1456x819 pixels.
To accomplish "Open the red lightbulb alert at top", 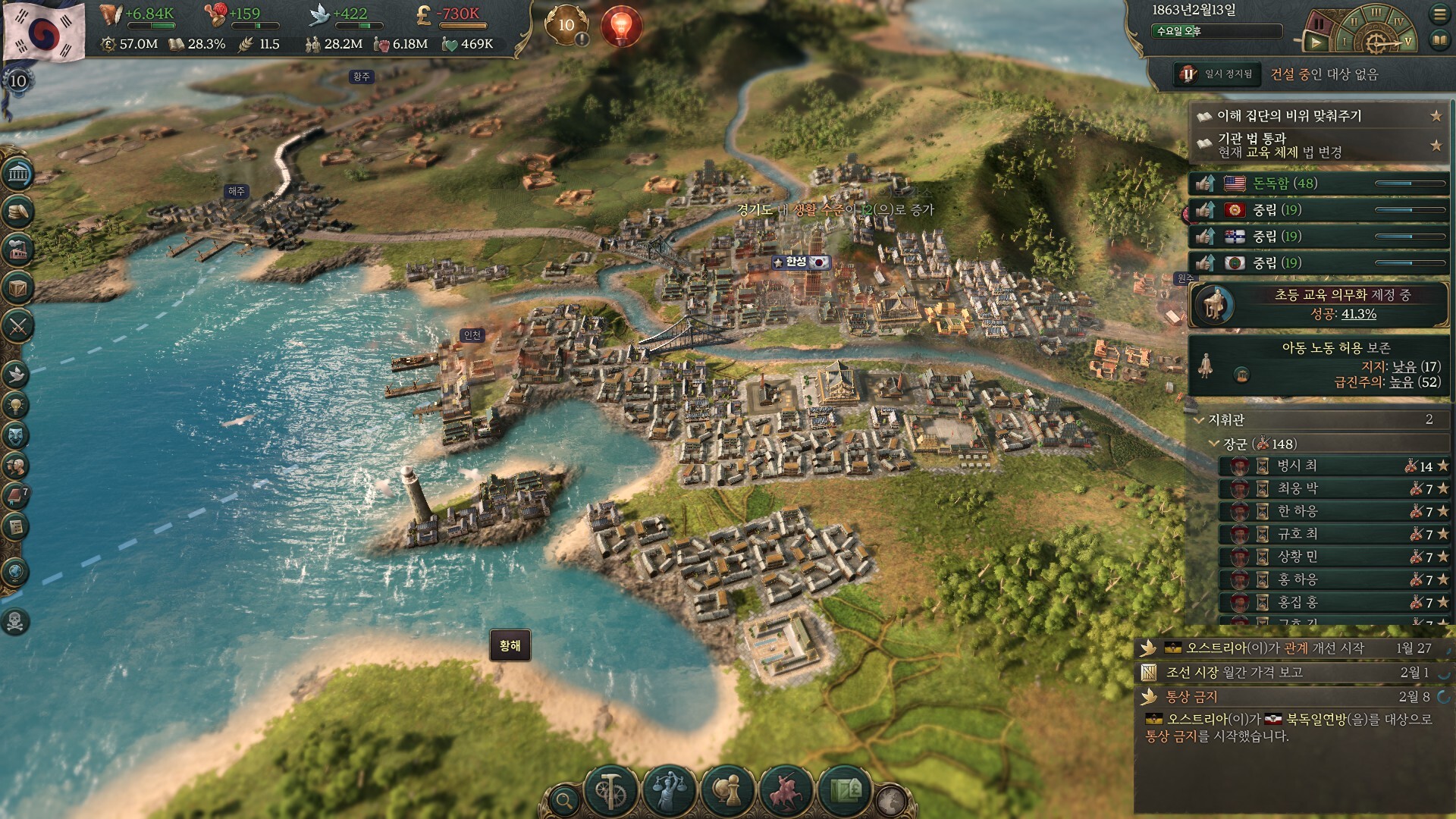I will pyautogui.click(x=621, y=25).
